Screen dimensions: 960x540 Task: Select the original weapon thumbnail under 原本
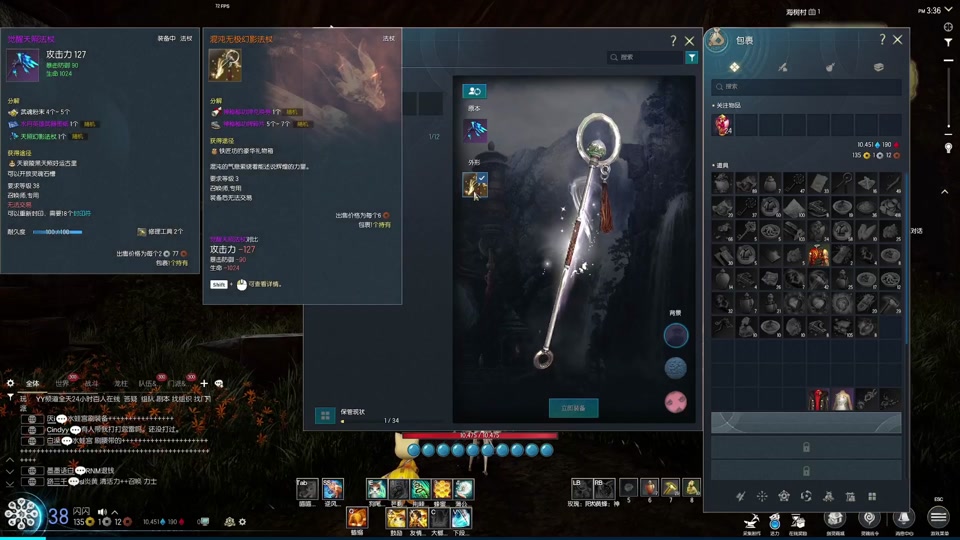click(x=475, y=130)
